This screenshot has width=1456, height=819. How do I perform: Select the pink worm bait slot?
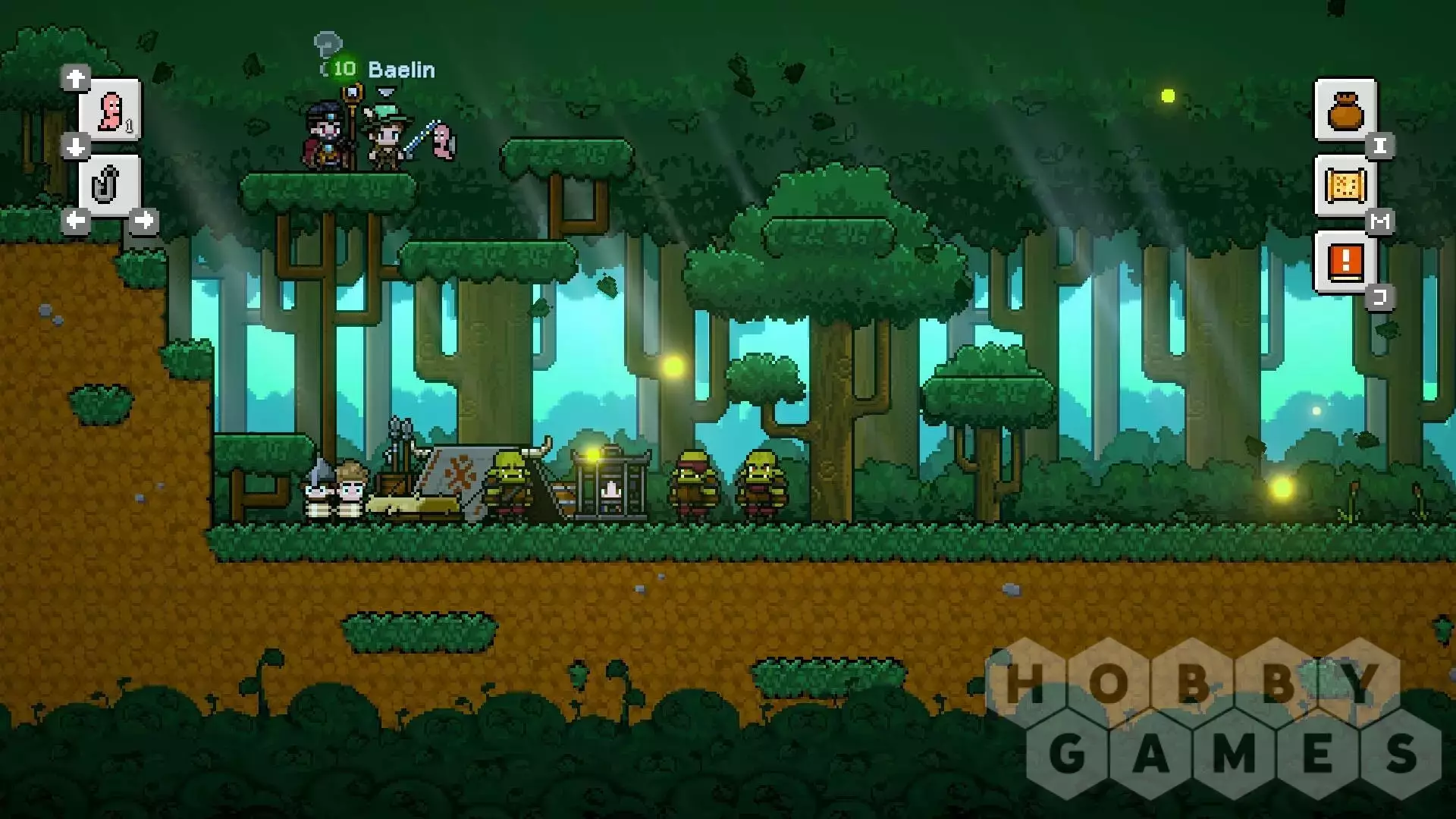click(x=111, y=111)
